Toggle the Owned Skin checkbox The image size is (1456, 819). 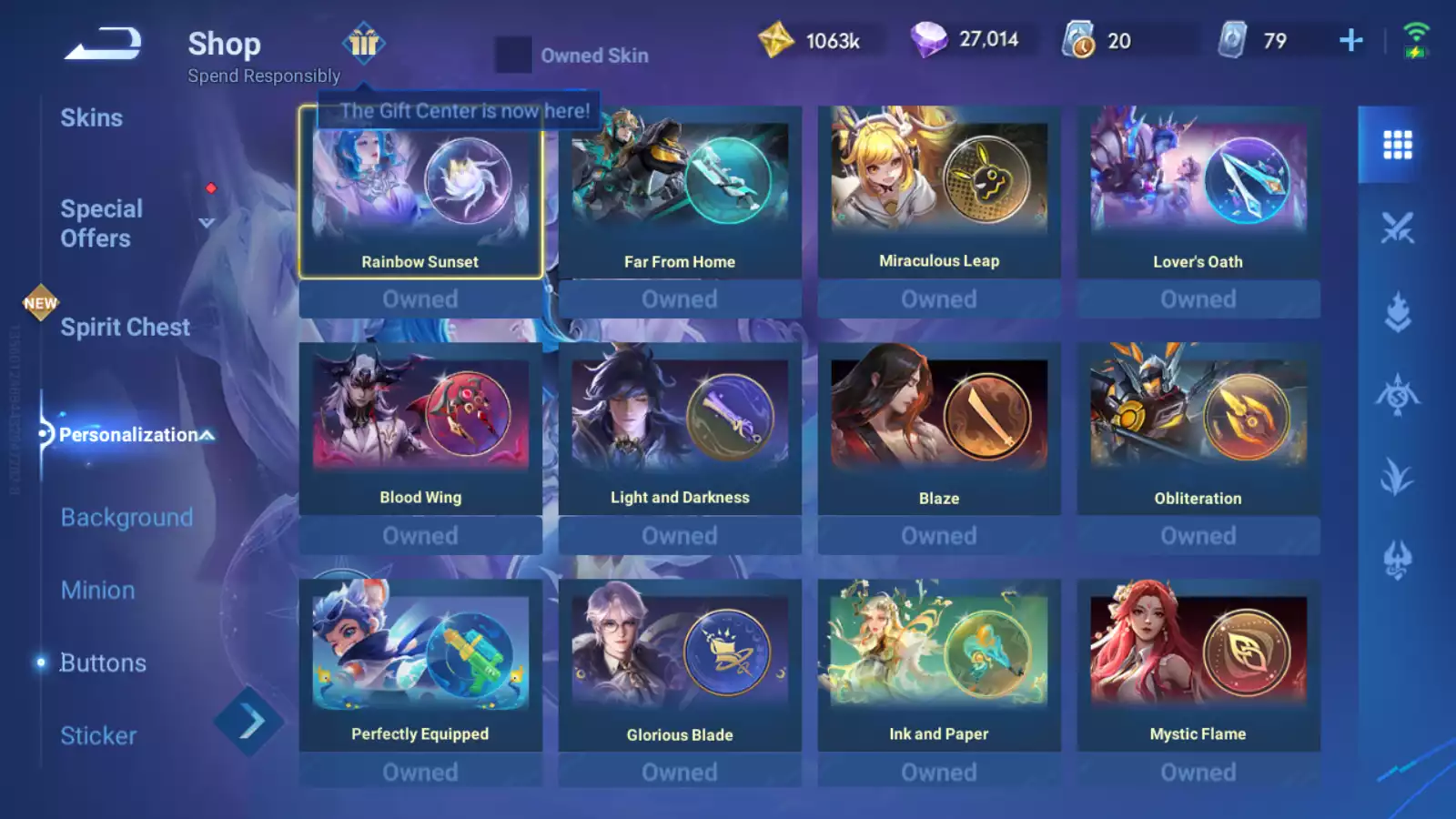(x=513, y=55)
